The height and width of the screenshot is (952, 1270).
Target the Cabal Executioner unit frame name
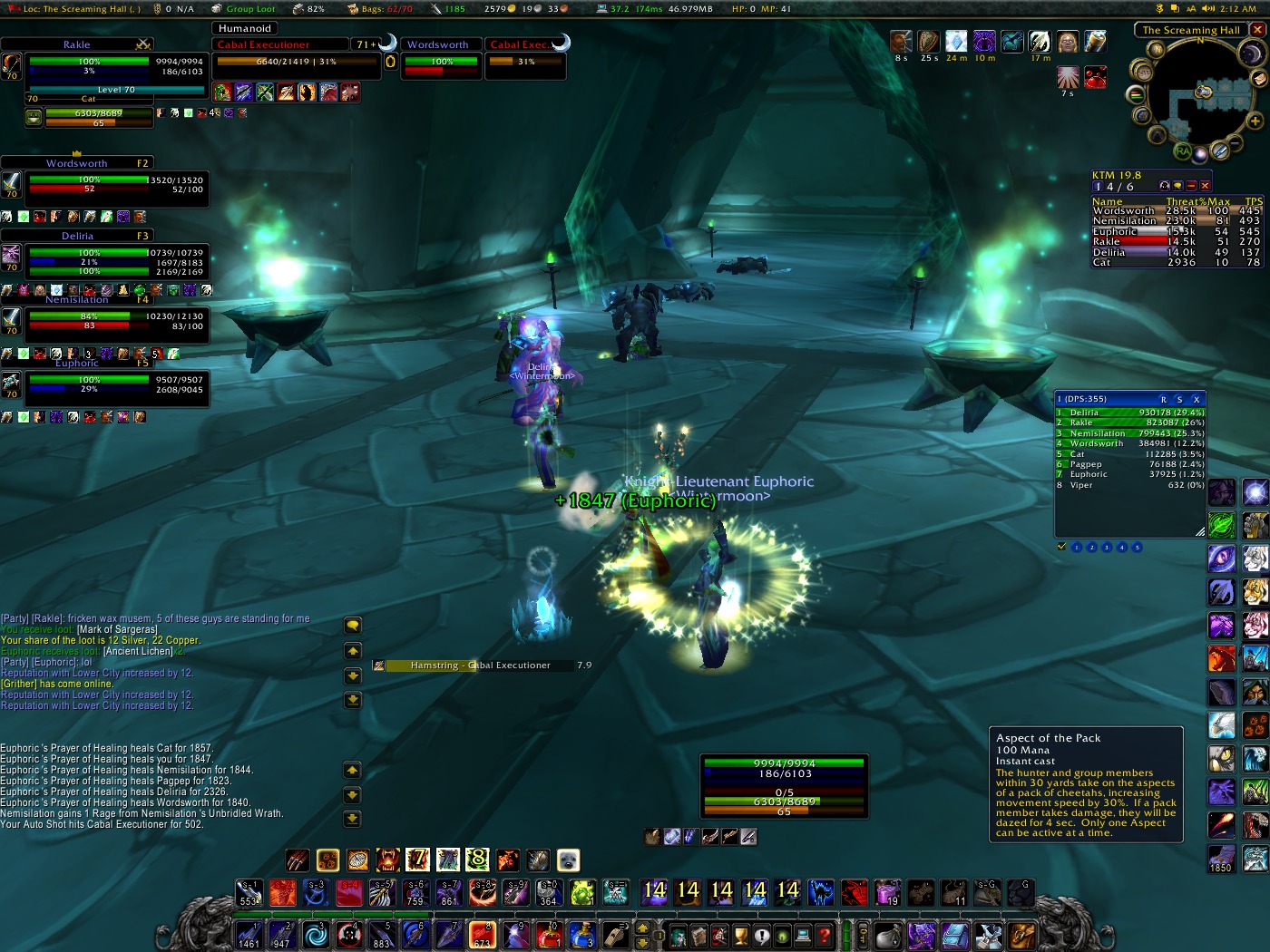point(263,44)
